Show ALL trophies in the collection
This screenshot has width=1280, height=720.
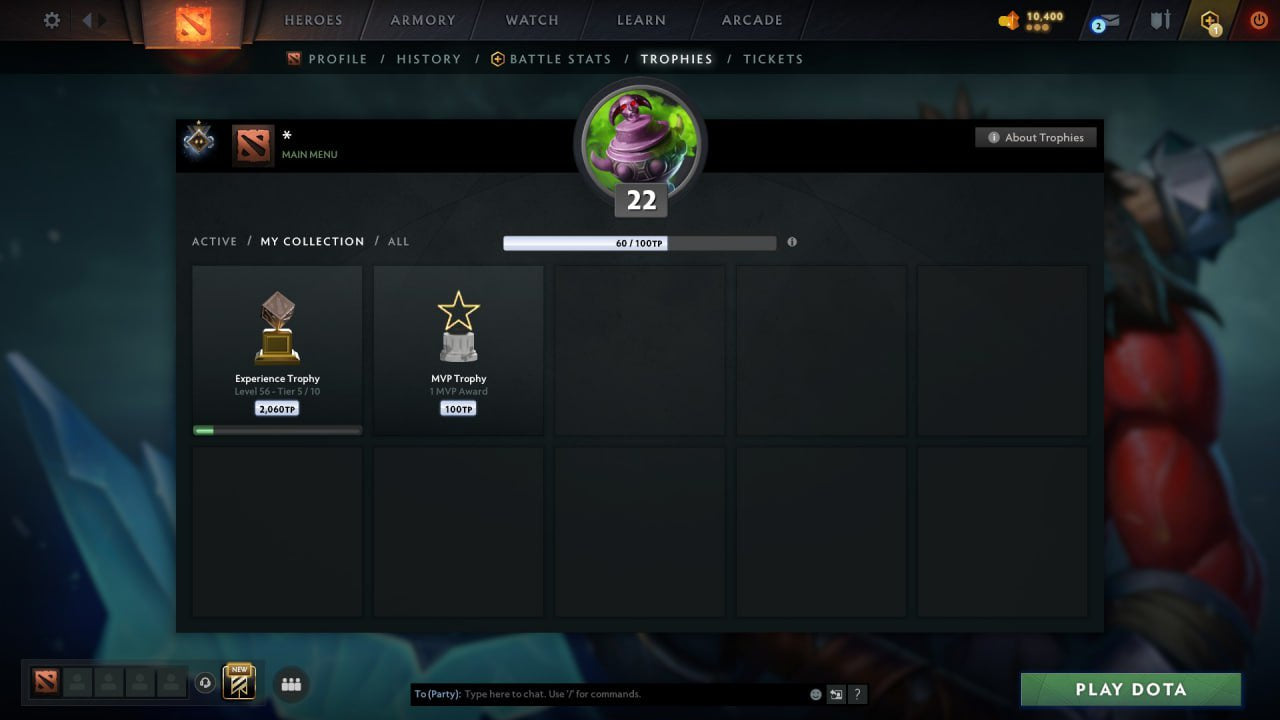tap(398, 241)
